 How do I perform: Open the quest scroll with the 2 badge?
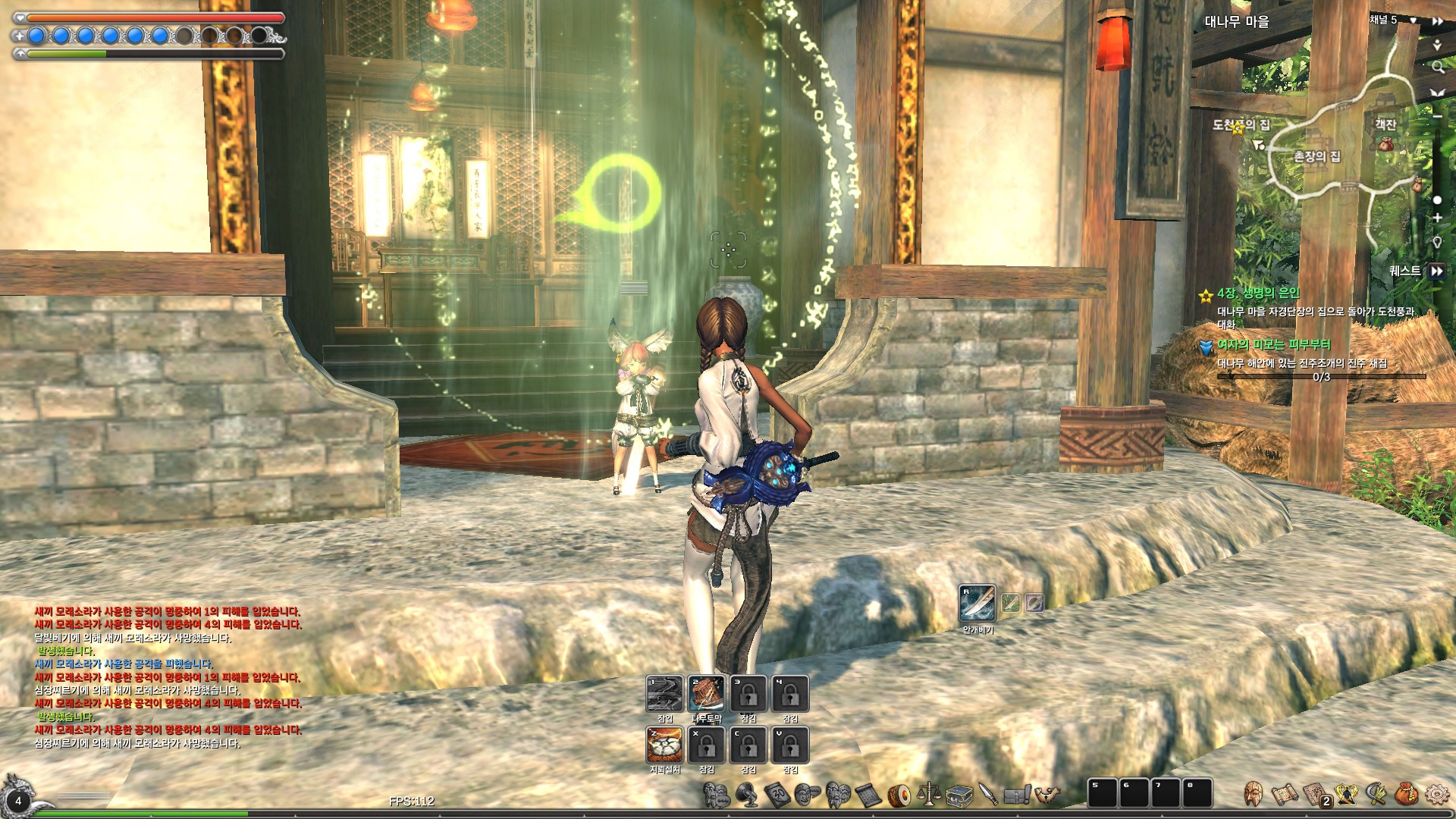[x=1316, y=794]
